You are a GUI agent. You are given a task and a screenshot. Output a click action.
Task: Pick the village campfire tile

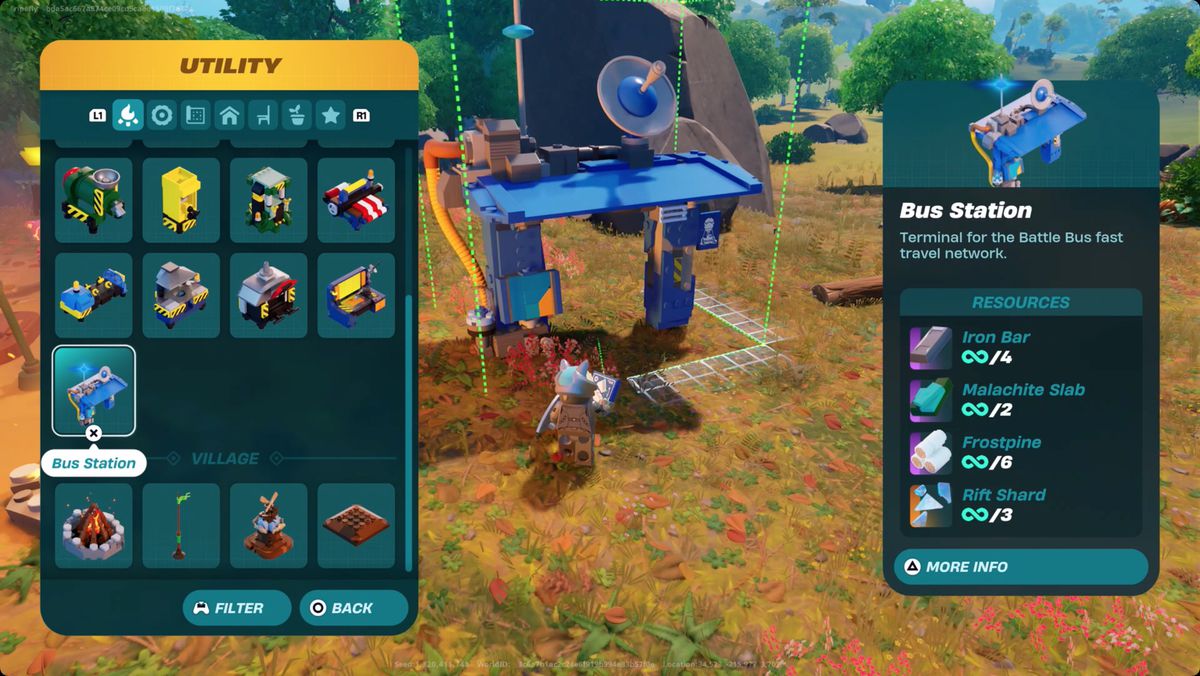[x=93, y=526]
